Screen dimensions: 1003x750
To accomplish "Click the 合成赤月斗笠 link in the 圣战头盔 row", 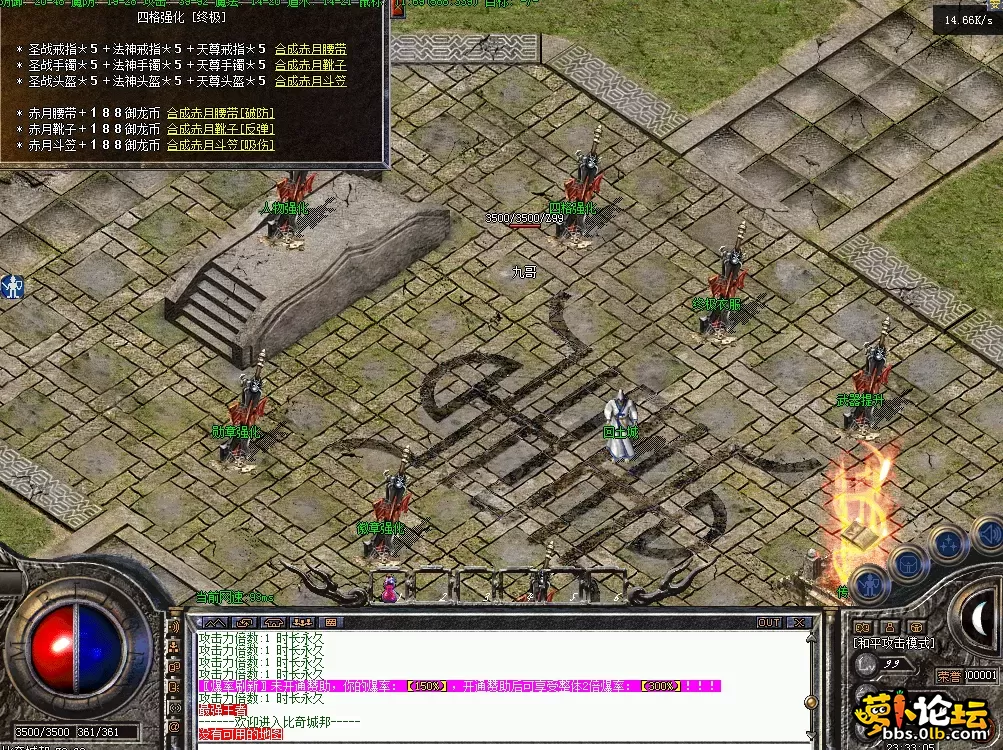I will pos(311,81).
